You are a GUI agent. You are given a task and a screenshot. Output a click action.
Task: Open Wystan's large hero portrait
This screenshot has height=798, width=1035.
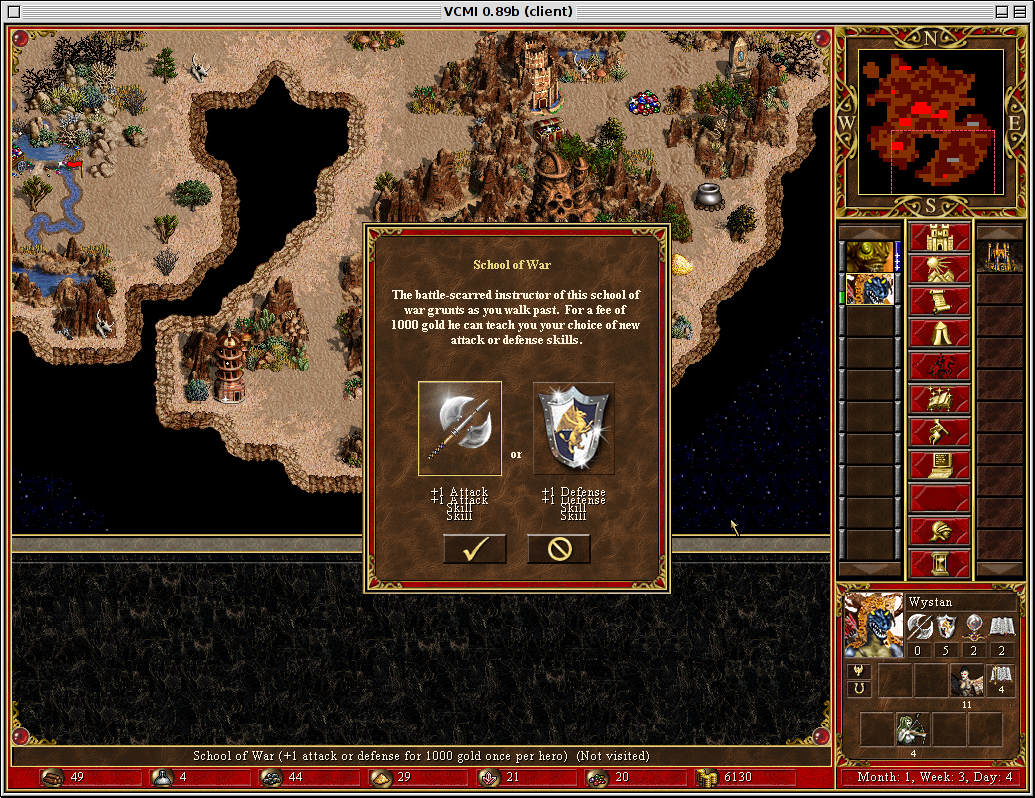tap(873, 625)
